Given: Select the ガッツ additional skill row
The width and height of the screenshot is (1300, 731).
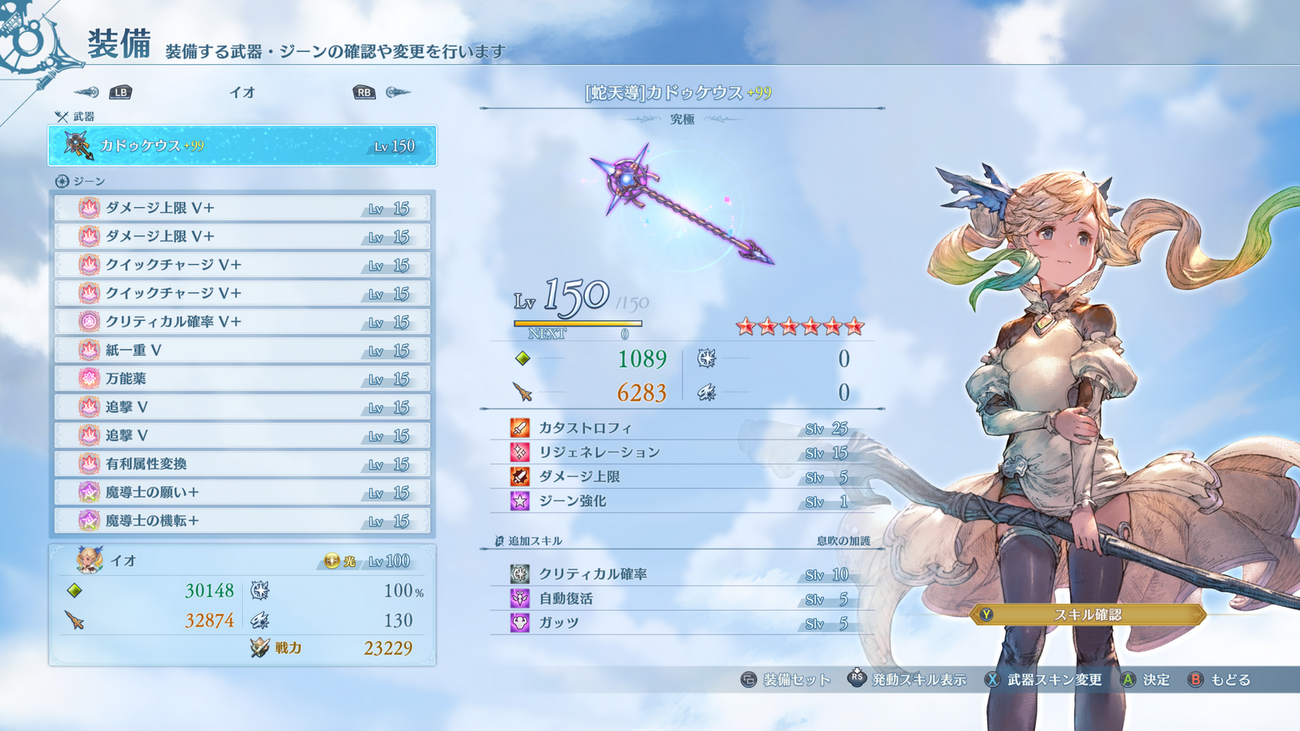Looking at the screenshot, I should click(x=680, y=623).
